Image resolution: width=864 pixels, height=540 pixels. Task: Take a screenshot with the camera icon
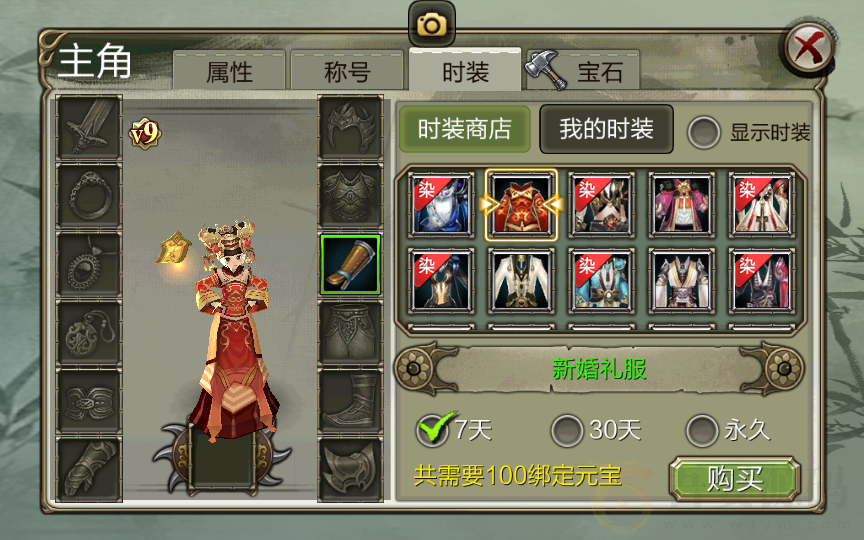pos(431,24)
